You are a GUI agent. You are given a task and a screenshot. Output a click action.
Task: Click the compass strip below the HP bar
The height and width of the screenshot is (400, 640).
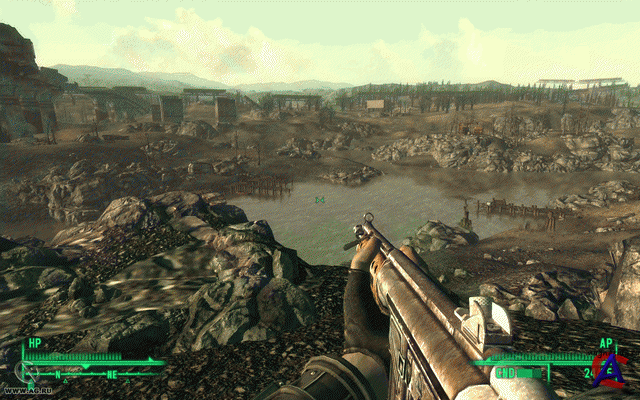tap(92, 374)
